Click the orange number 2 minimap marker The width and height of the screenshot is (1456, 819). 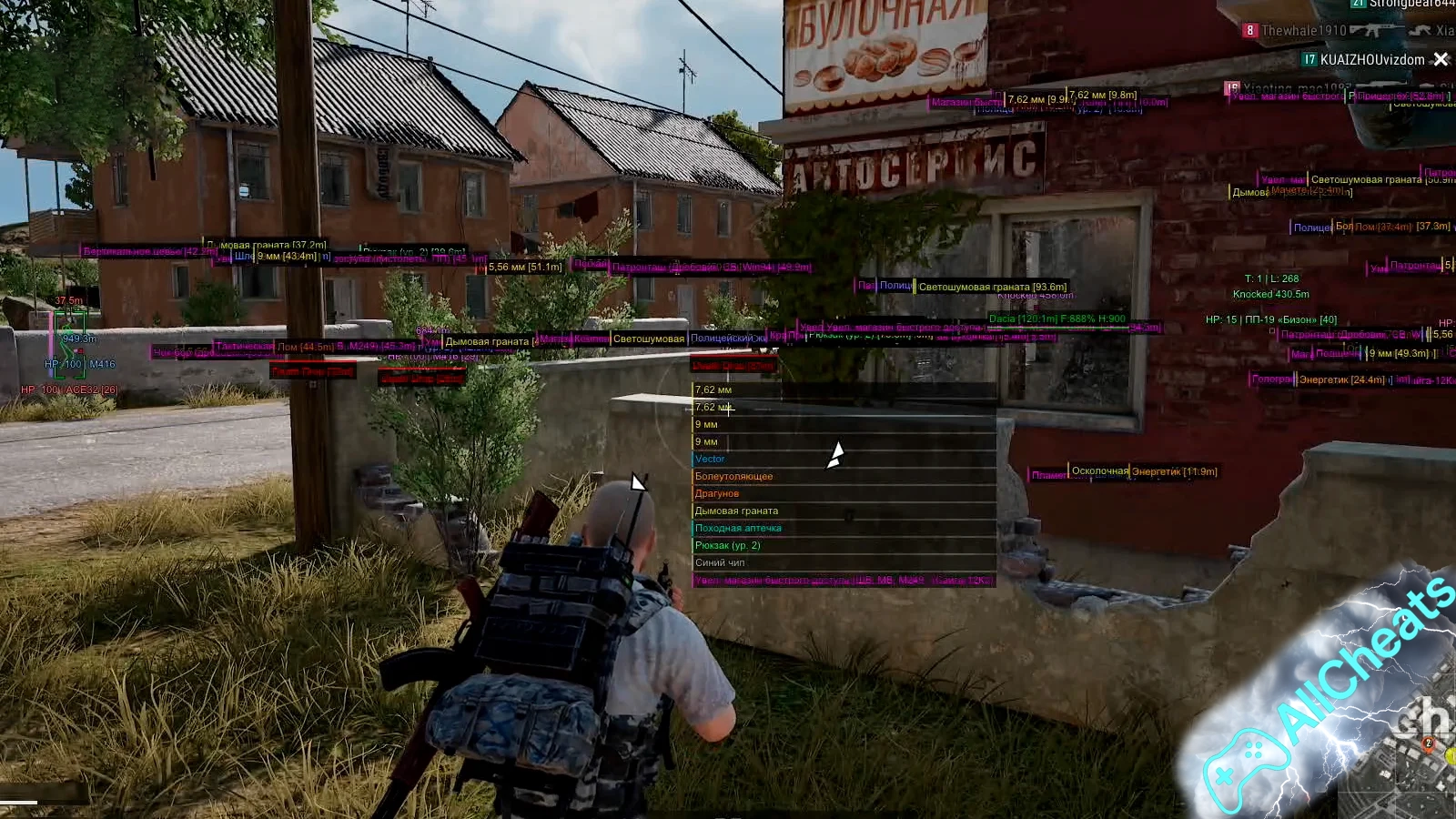(x=1428, y=743)
